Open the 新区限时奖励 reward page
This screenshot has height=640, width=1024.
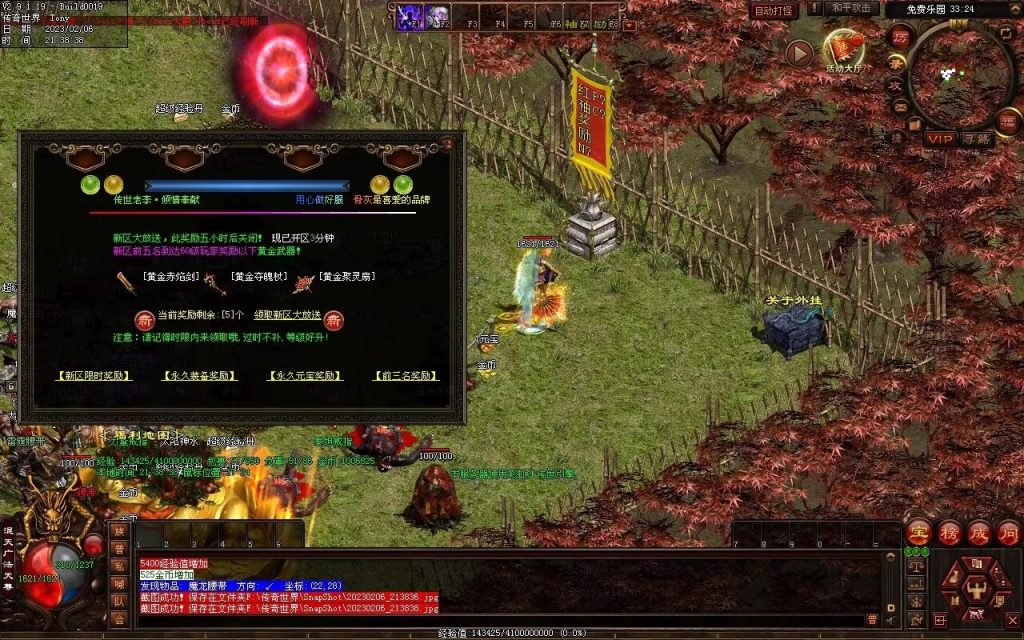[94, 376]
